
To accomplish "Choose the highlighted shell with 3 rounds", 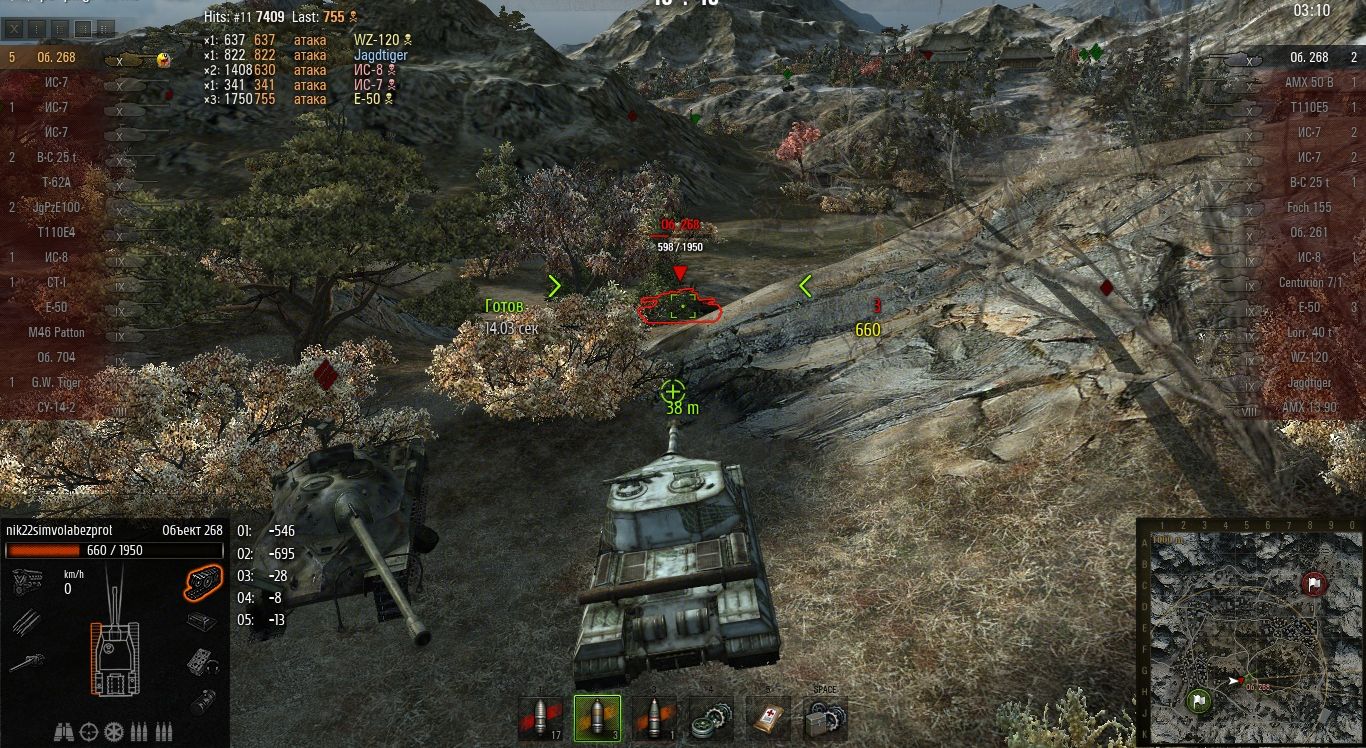I will click(x=597, y=718).
